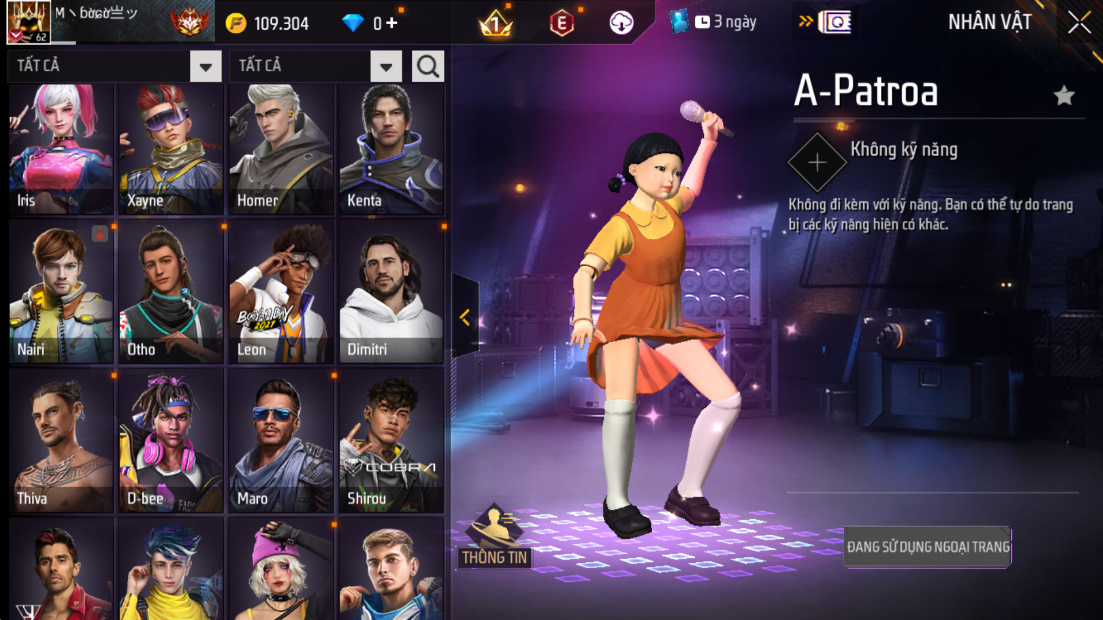
Task: Close the NHÂN VẬT character screen
Action: pyautogui.click(x=1079, y=22)
